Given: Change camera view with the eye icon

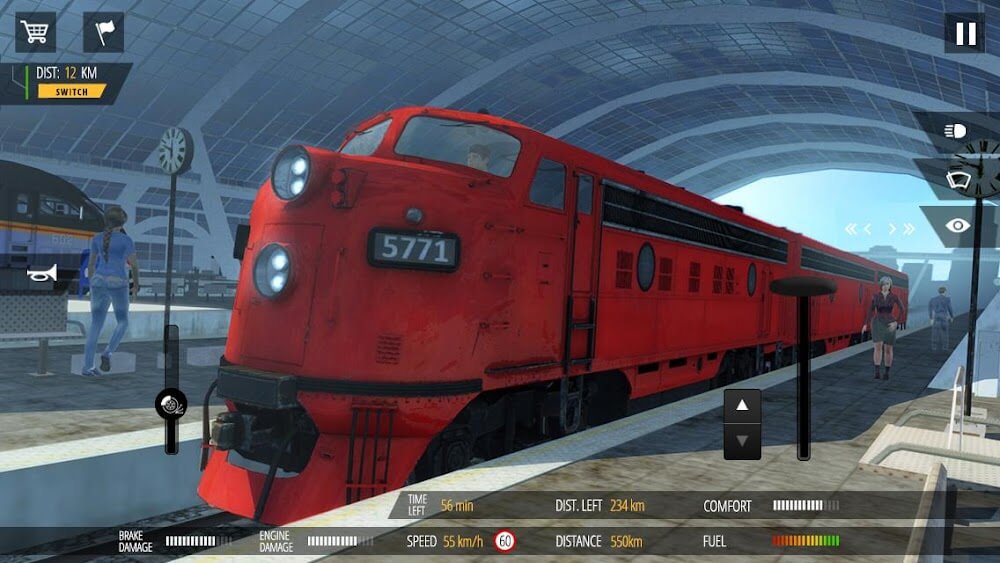Looking at the screenshot, I should pyautogui.click(x=958, y=227).
